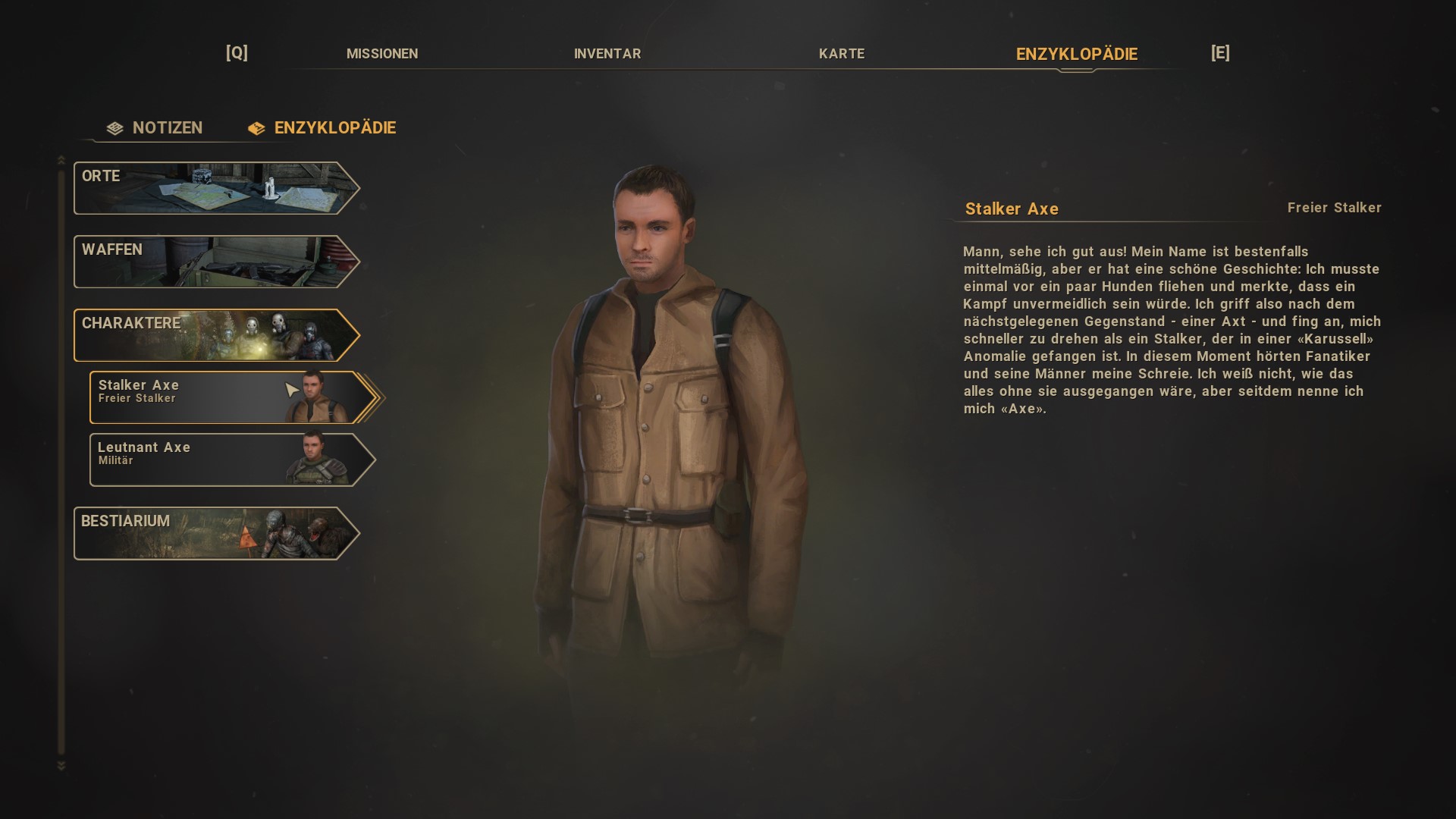This screenshot has height=819, width=1456.
Task: Open the Bestiarium banner with mutant creatures
Action: [215, 533]
